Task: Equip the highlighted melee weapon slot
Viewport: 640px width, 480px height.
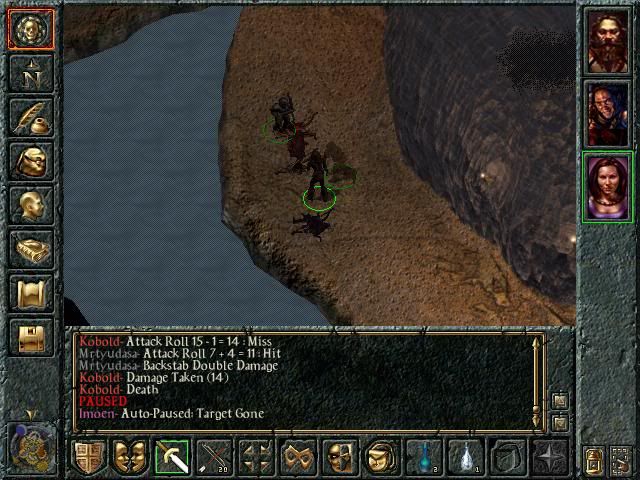Action: [x=173, y=457]
